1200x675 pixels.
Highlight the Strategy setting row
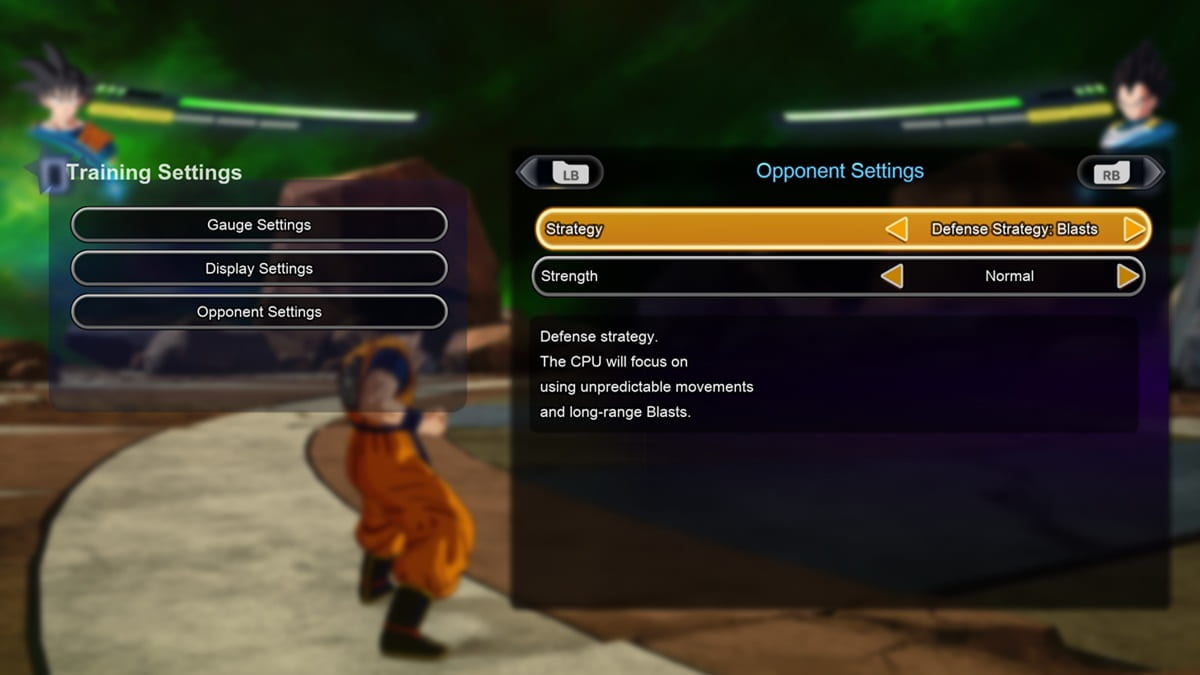coord(700,229)
